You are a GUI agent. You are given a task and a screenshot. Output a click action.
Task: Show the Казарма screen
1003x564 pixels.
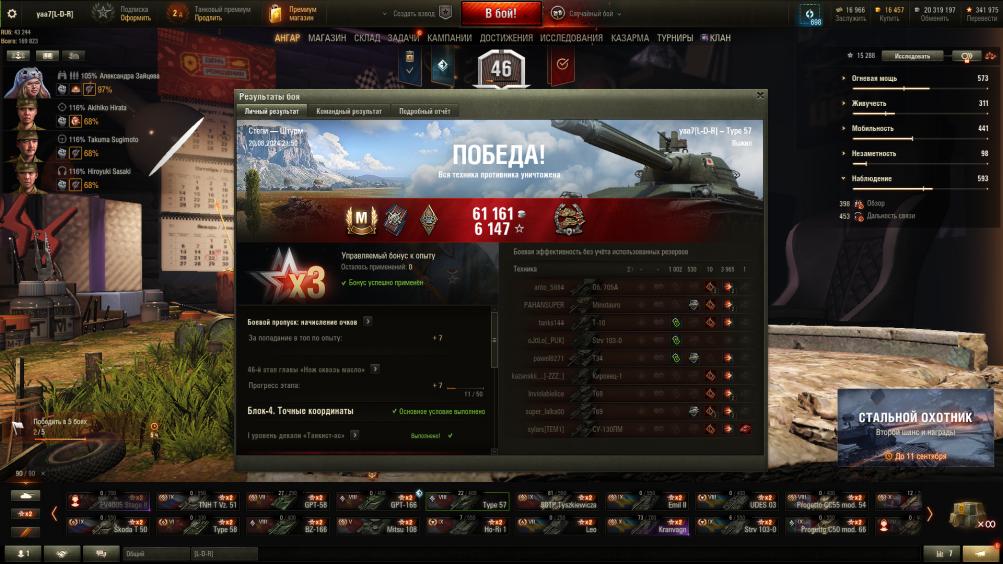(x=630, y=38)
